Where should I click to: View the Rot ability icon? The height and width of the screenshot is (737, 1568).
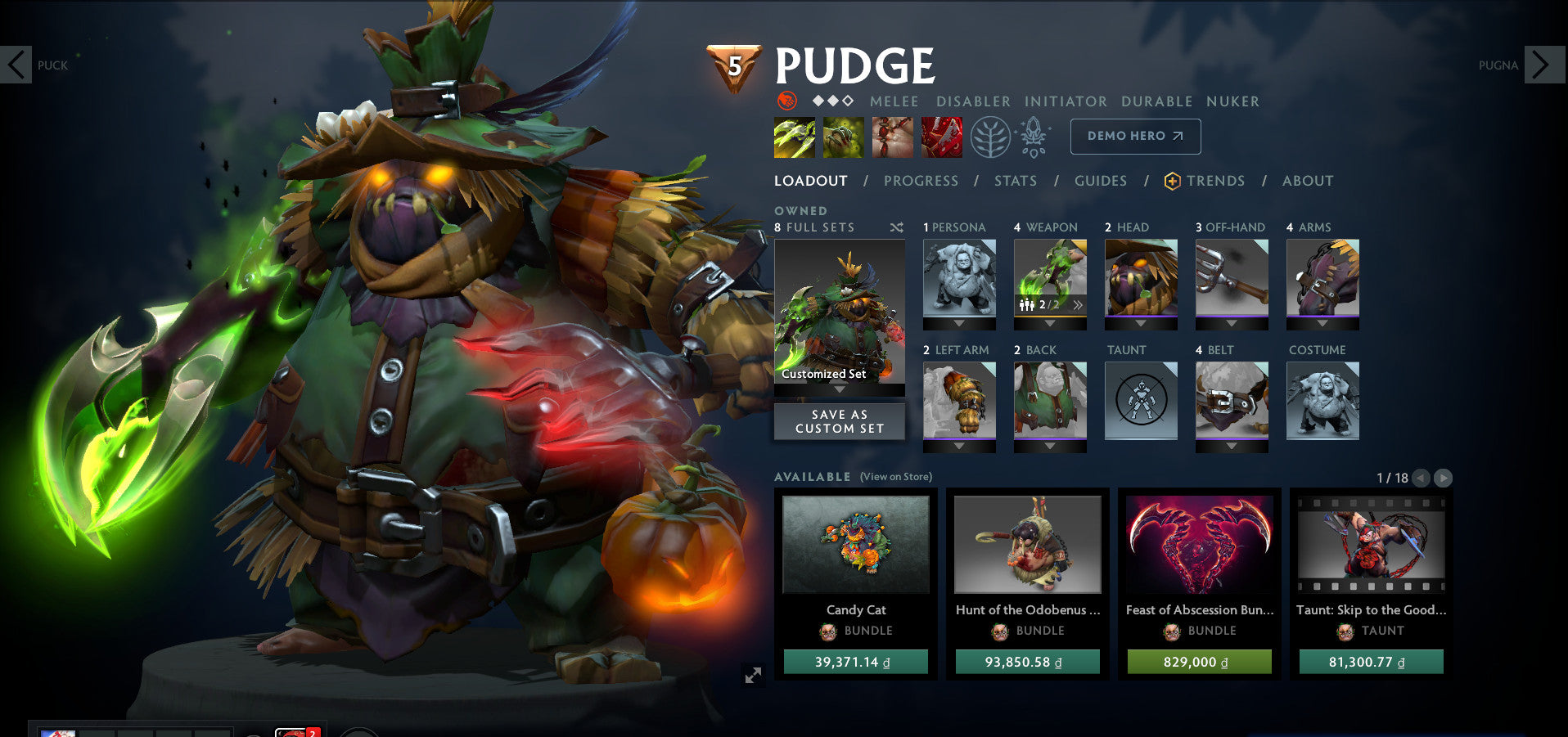[x=844, y=137]
